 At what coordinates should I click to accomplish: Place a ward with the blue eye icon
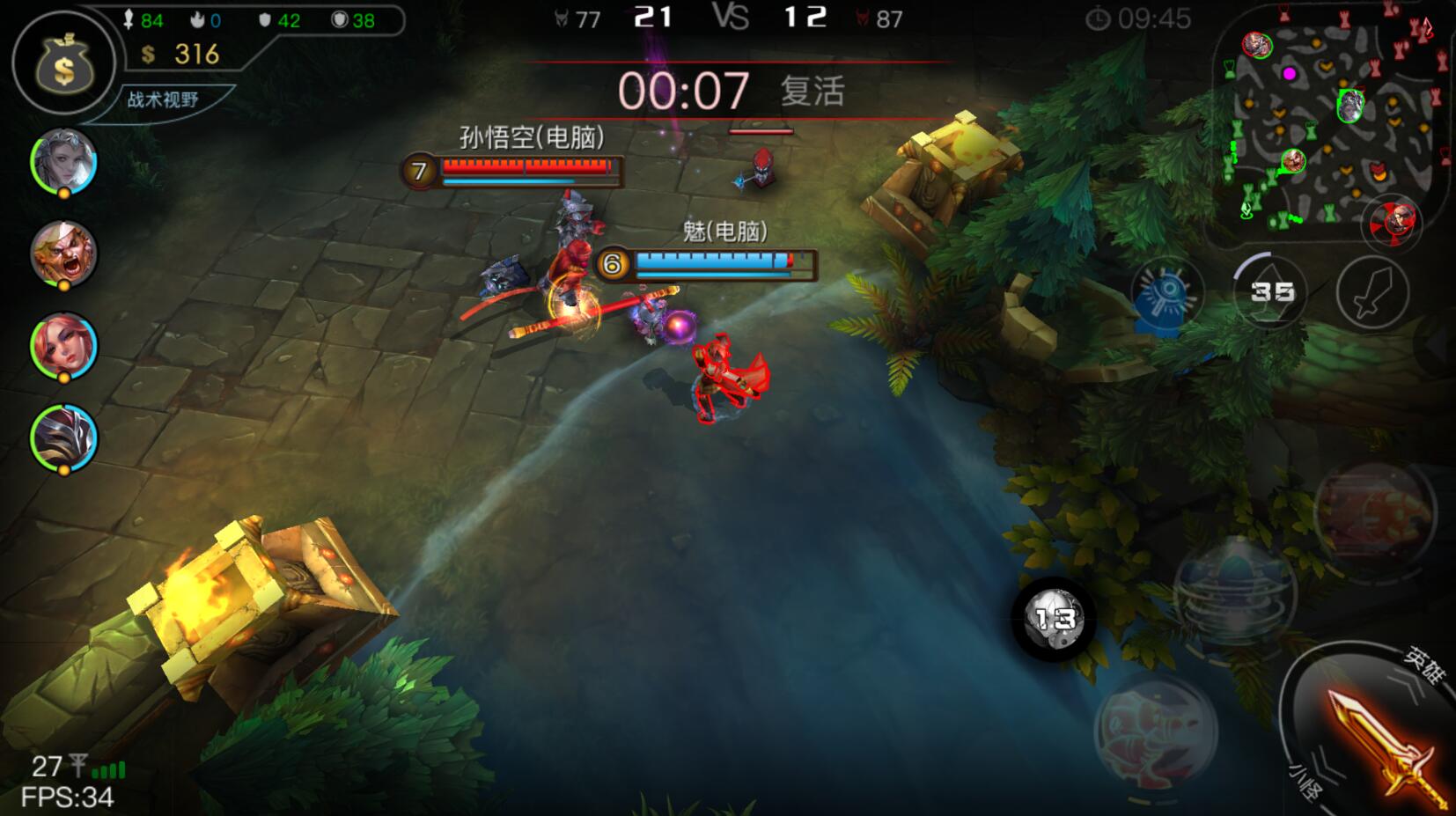(x=1166, y=291)
